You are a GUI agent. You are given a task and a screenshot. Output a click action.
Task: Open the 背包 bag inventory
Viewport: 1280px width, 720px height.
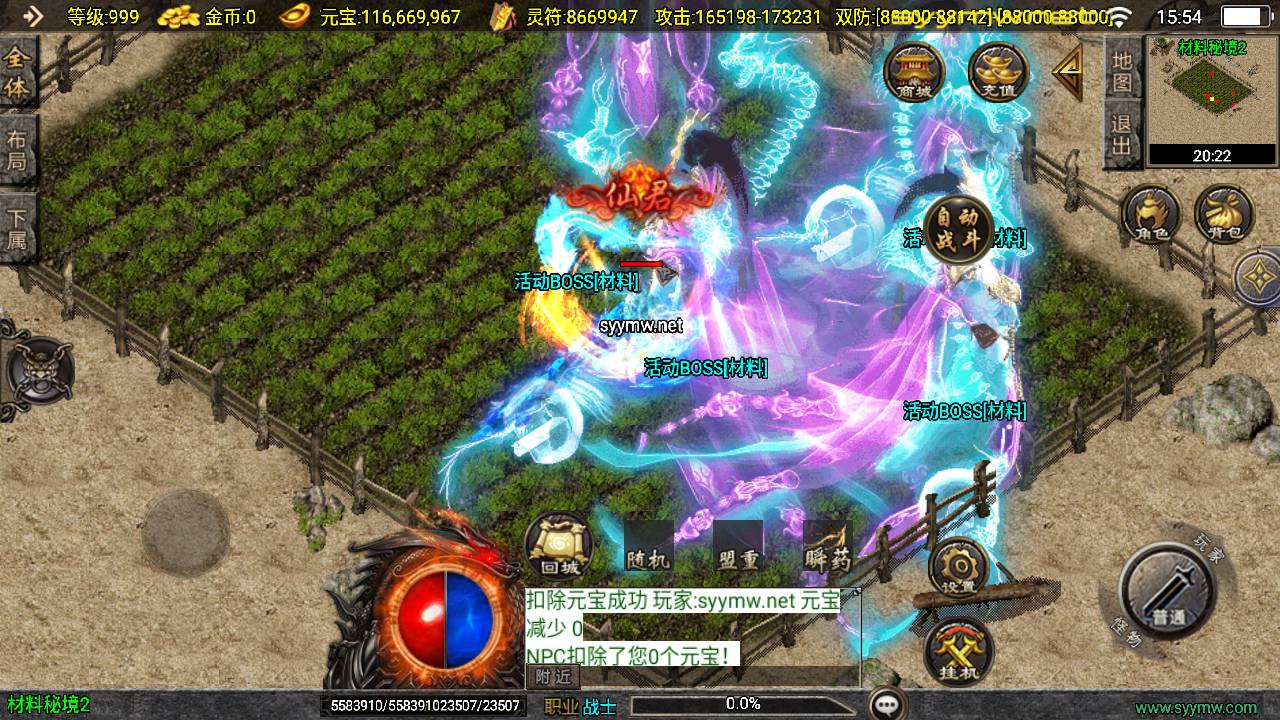[1223, 214]
